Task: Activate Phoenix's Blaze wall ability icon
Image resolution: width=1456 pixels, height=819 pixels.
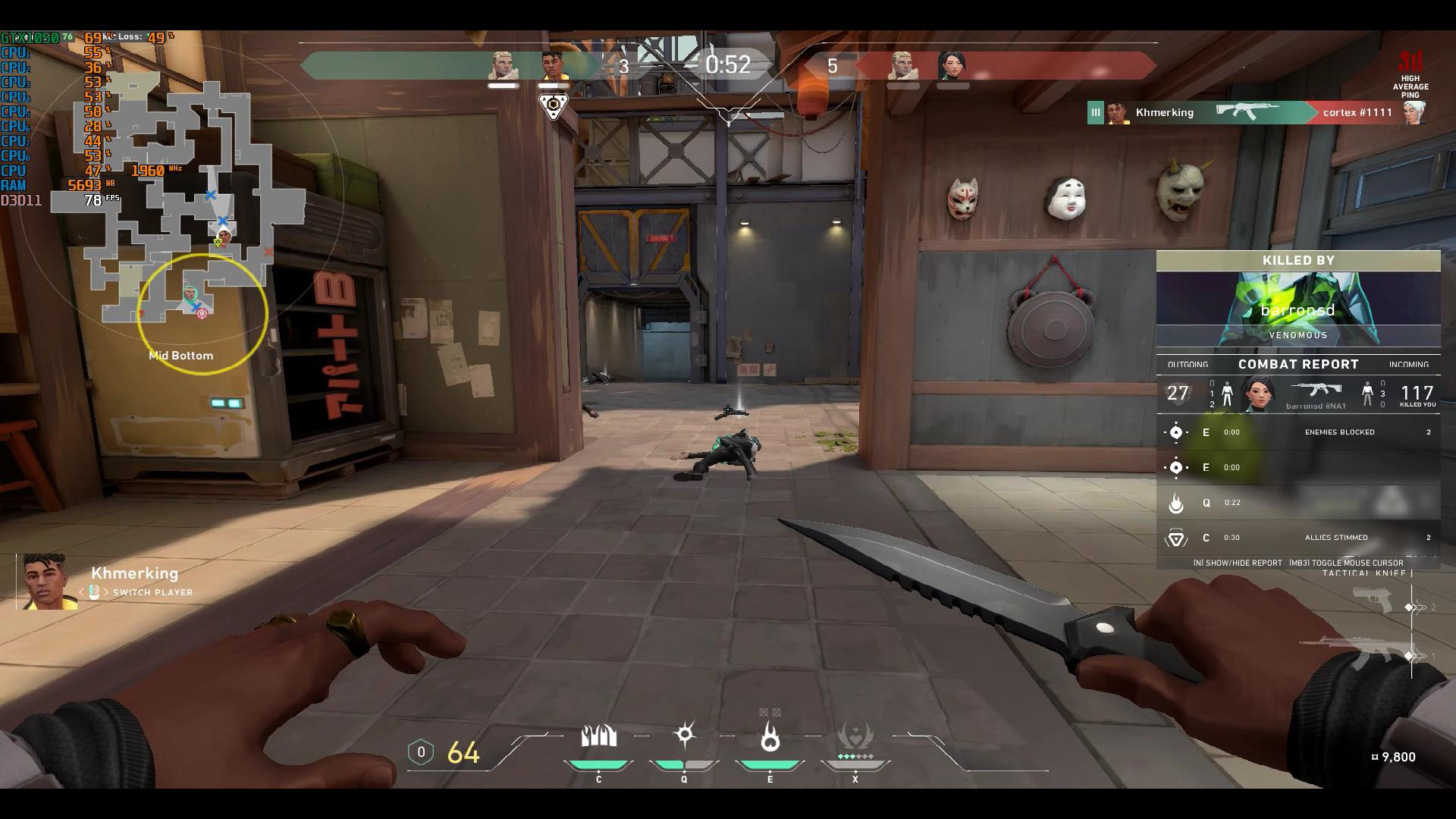Action: point(598,737)
